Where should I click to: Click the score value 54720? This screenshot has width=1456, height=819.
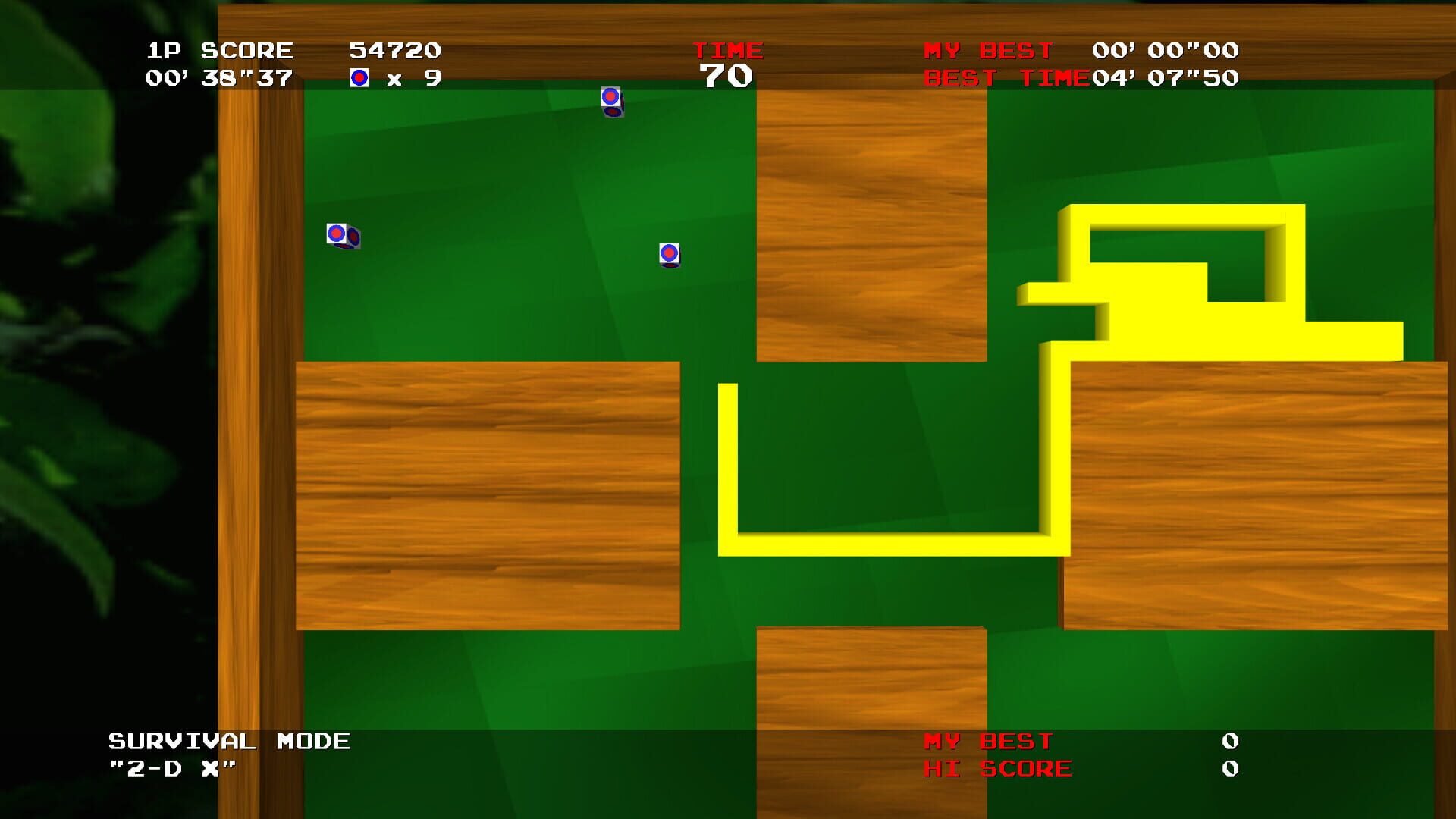point(395,49)
